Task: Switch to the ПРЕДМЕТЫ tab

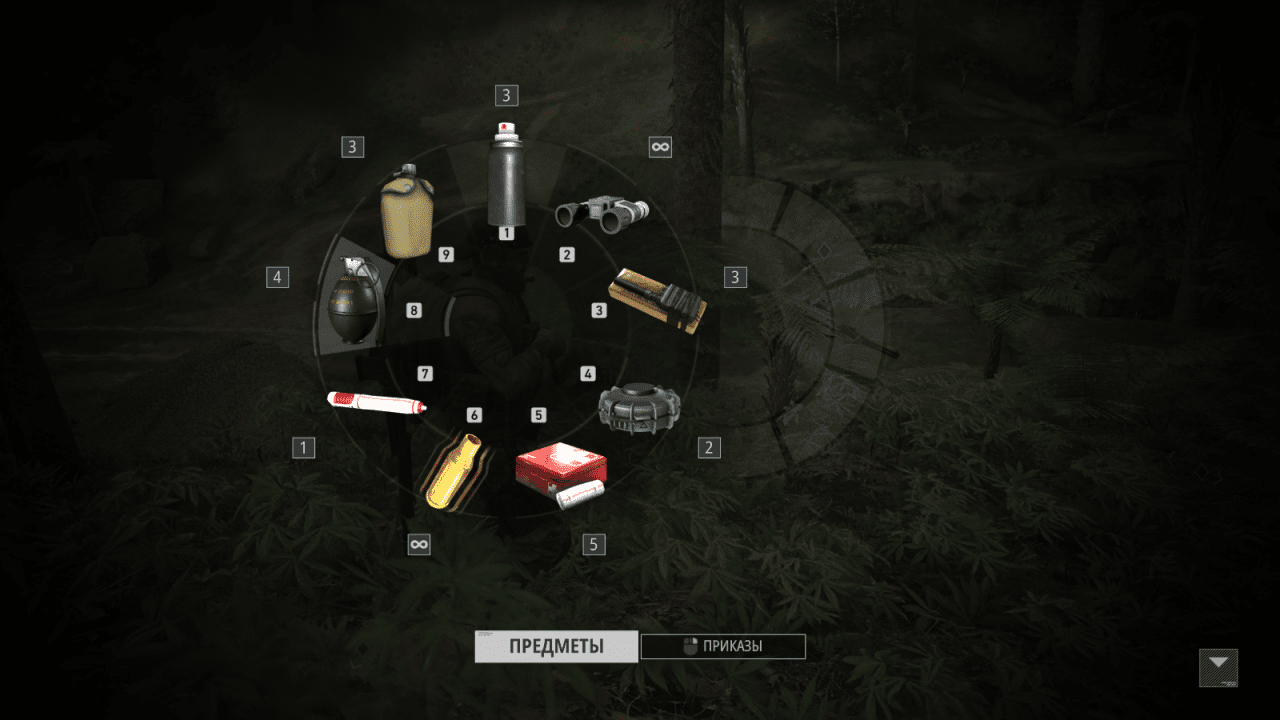Action: pos(556,646)
